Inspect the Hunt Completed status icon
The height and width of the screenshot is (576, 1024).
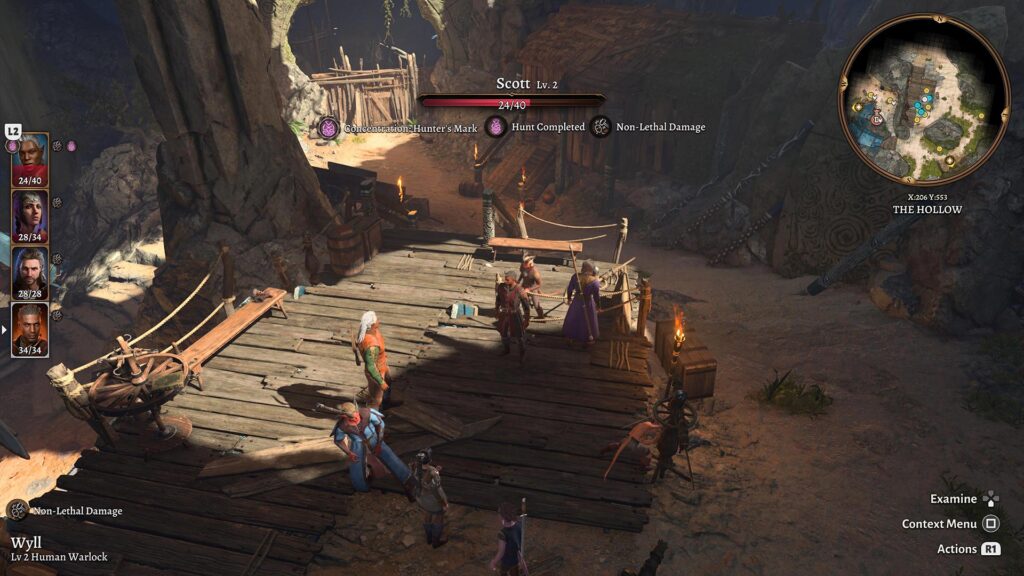tap(496, 127)
